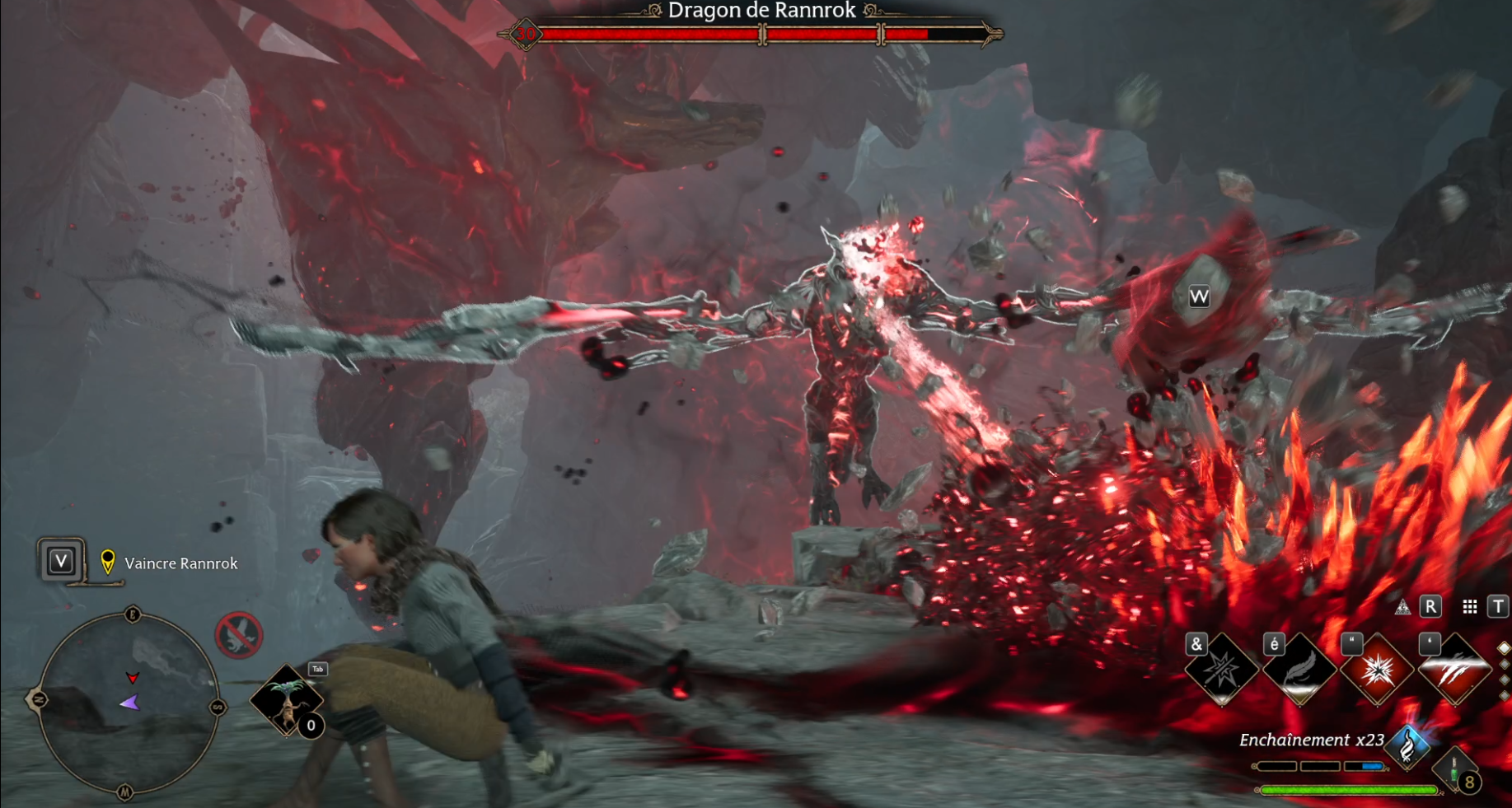Click the no-flying restriction icon

[x=238, y=635]
